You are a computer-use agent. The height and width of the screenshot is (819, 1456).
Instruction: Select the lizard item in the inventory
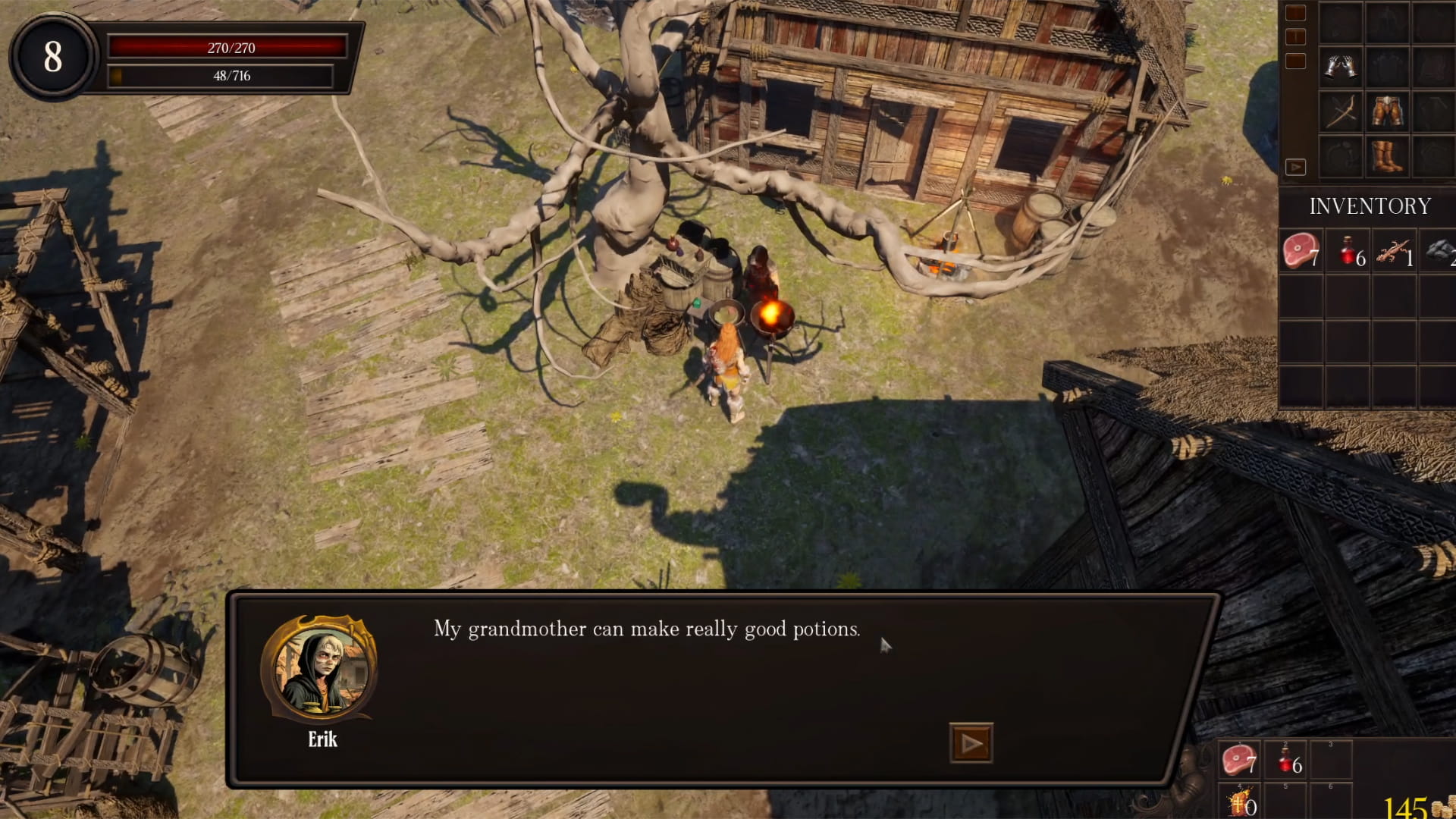(1394, 251)
